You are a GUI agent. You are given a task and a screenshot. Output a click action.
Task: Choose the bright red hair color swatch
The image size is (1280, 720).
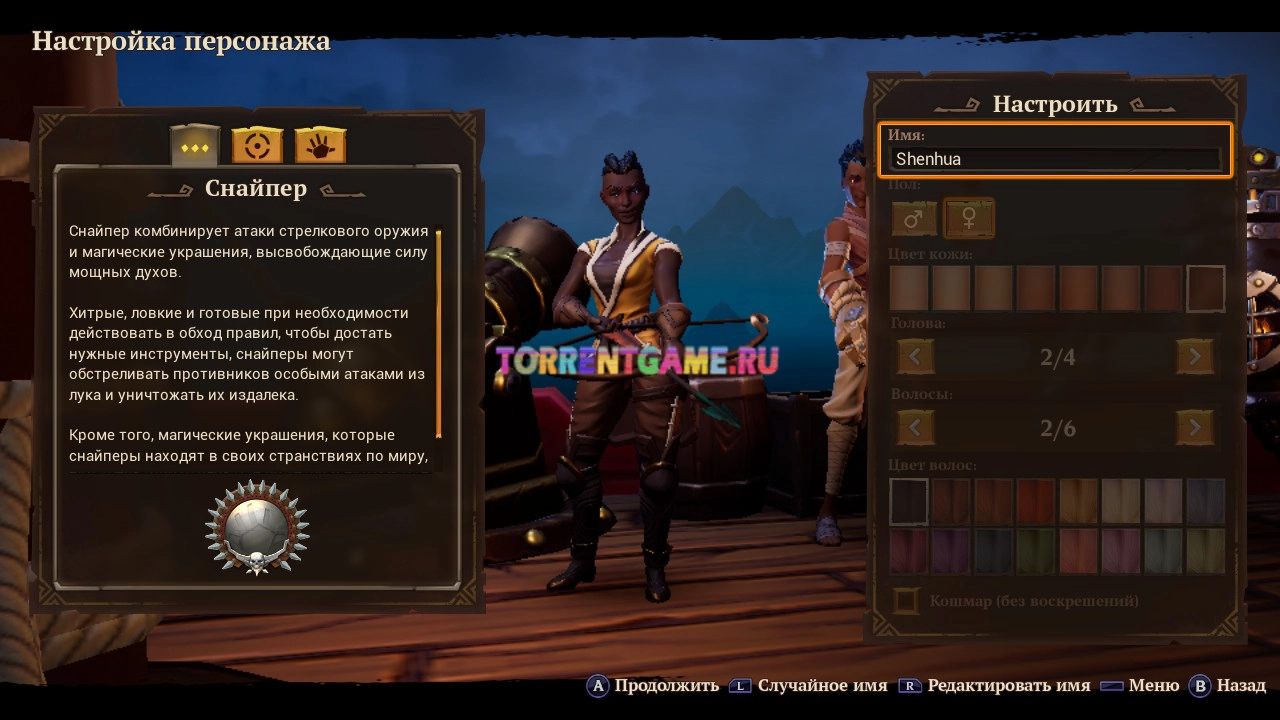point(1036,501)
